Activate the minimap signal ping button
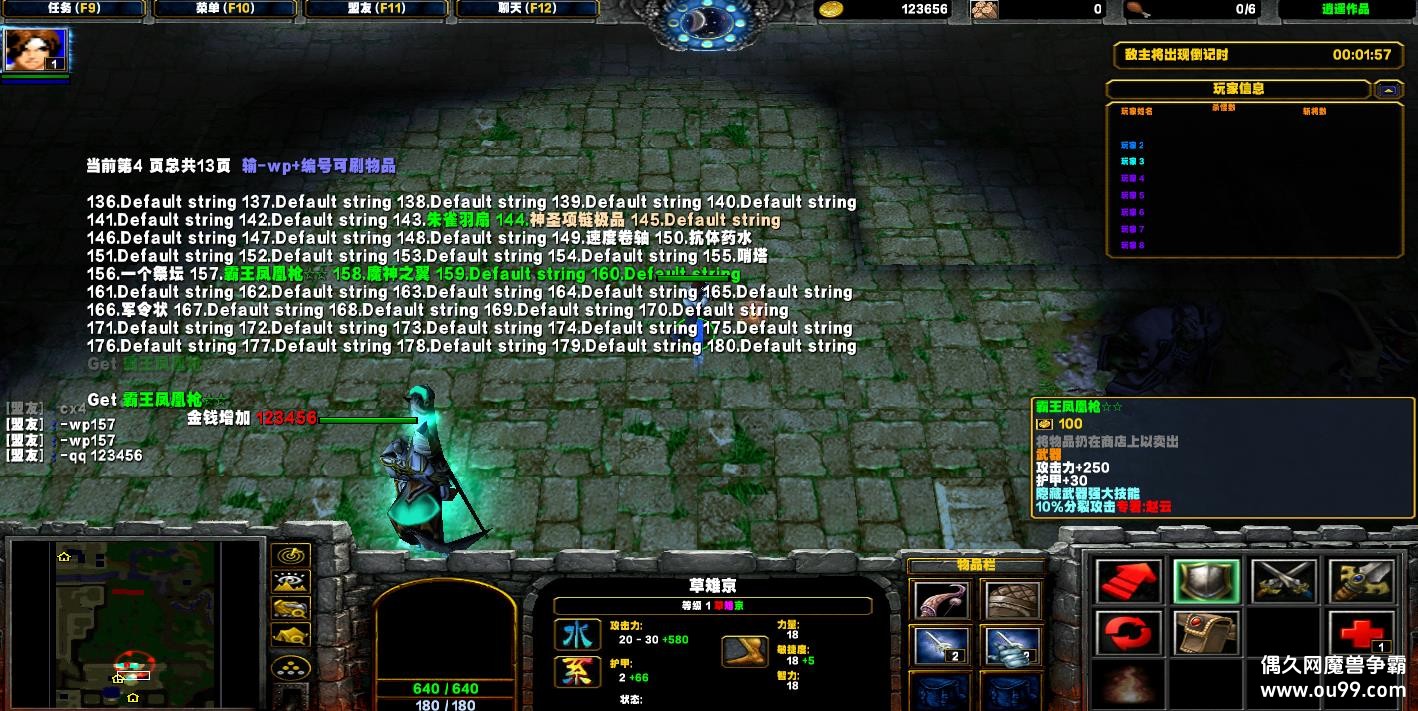Viewport: 1418px width, 711px height. pos(291,555)
